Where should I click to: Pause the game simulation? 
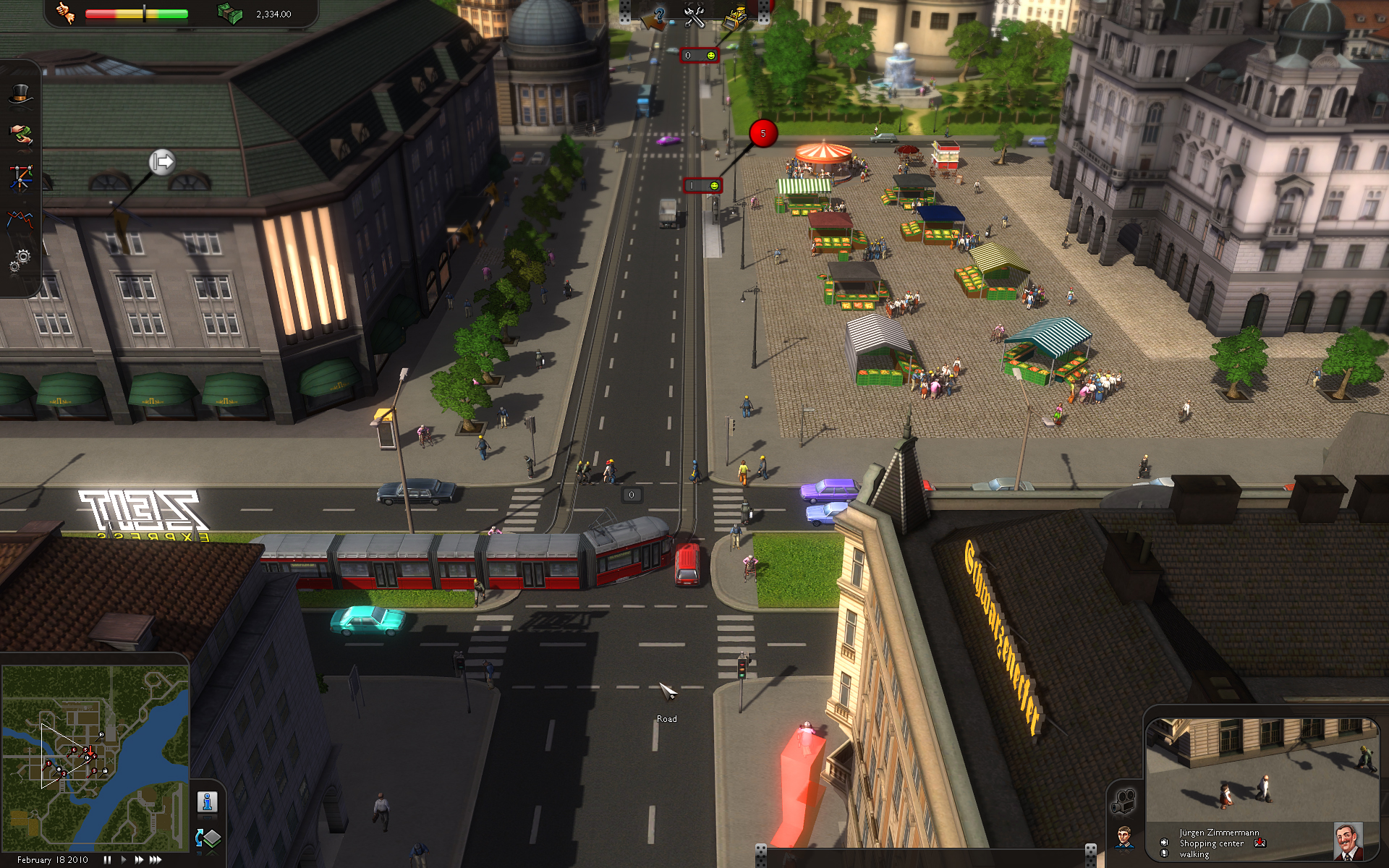click(x=106, y=860)
